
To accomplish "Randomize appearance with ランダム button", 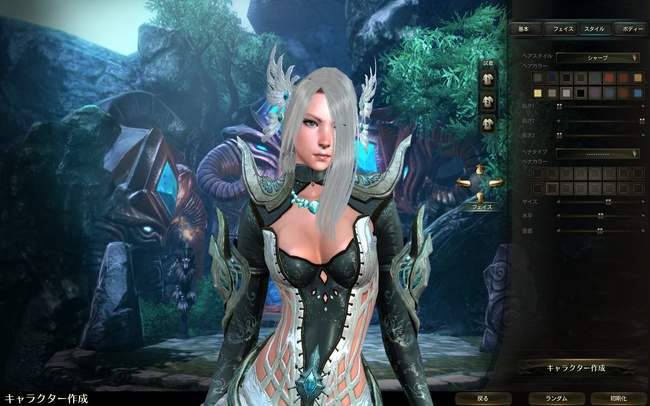I will pyautogui.click(x=556, y=397).
